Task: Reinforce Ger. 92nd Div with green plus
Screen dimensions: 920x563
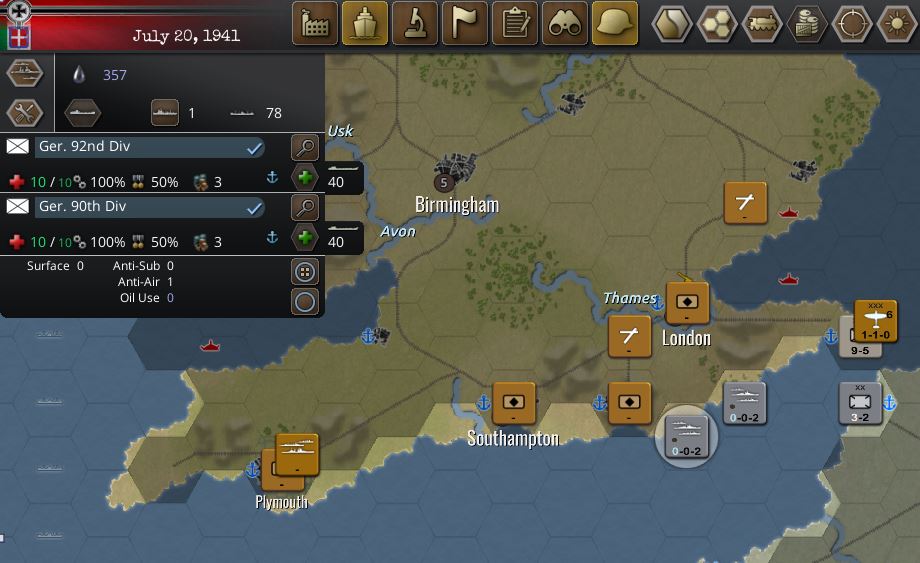Action: 305,178
